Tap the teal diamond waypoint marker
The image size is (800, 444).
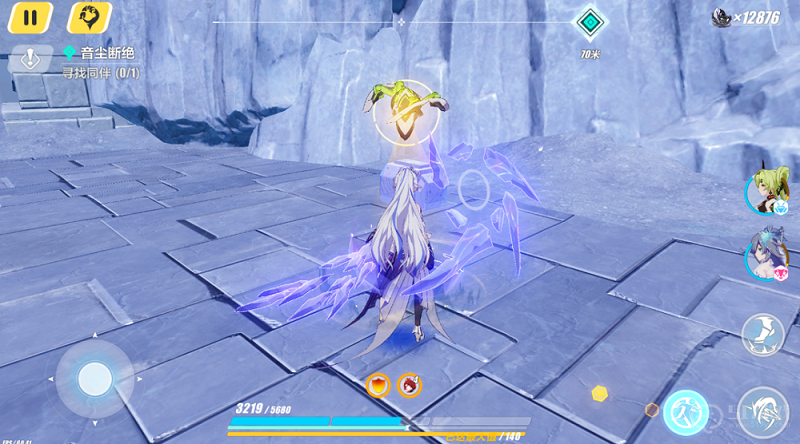pos(589,23)
